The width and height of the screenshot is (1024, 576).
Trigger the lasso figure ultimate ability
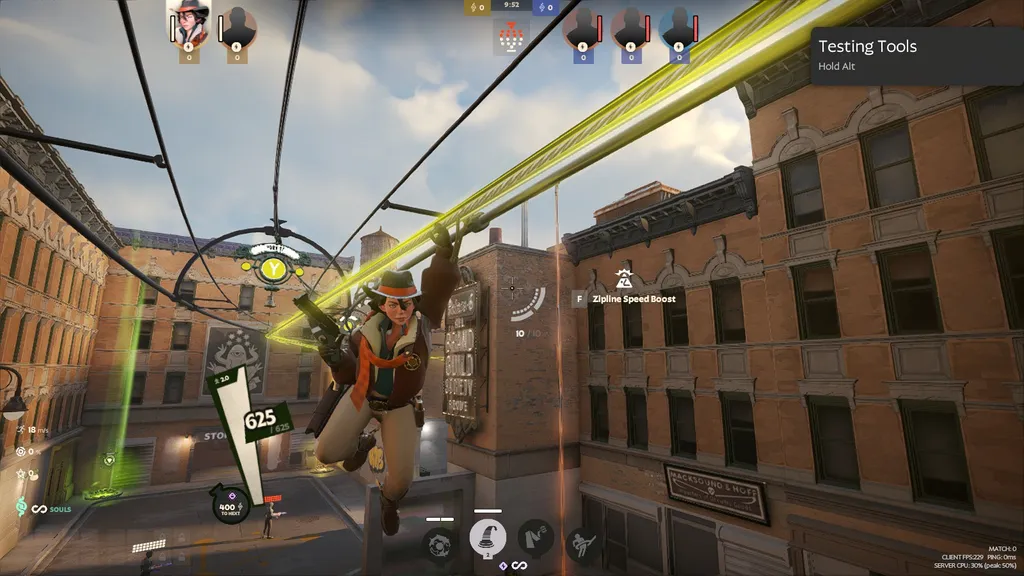[583, 544]
